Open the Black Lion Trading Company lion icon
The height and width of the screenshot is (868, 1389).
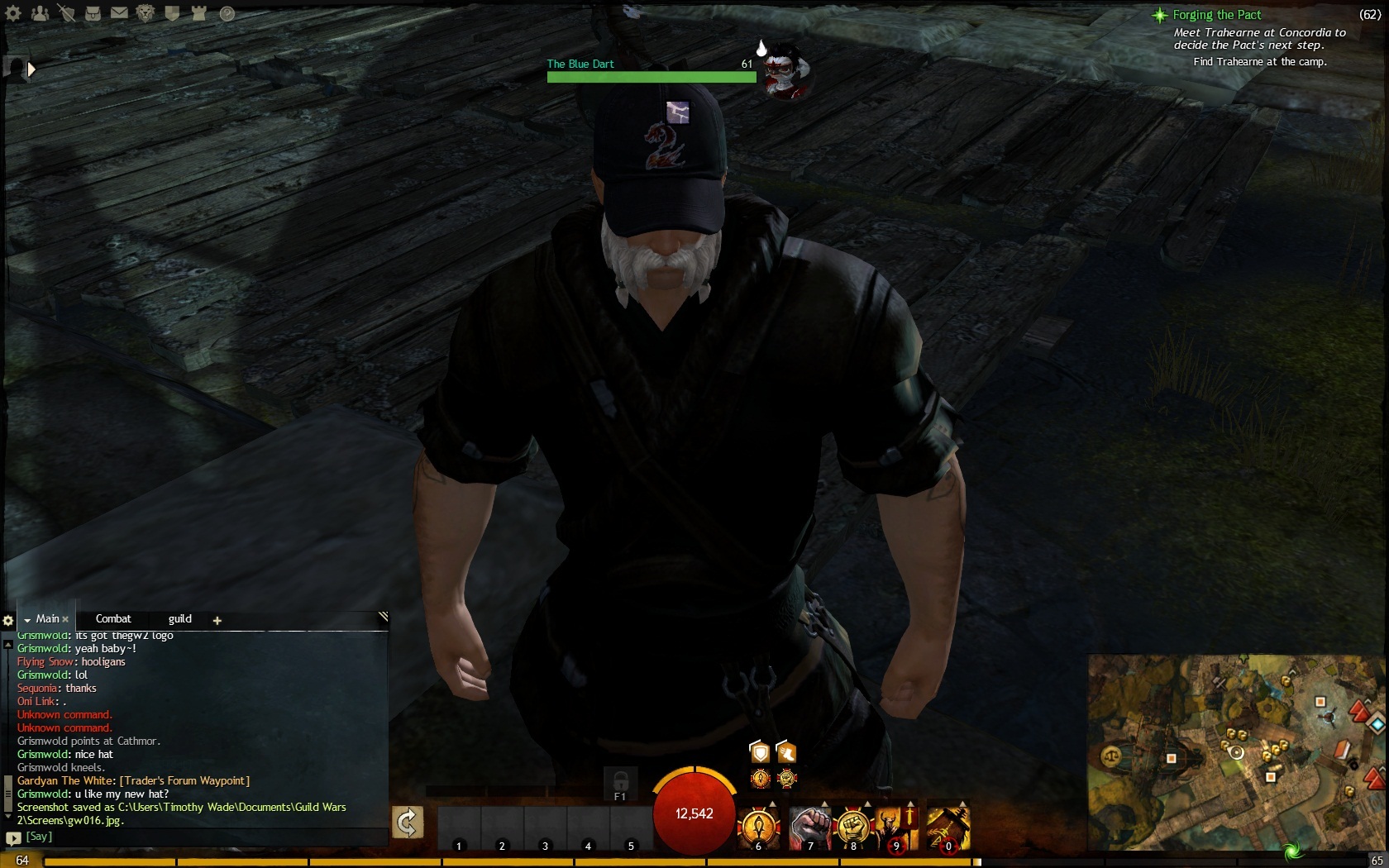[x=146, y=13]
